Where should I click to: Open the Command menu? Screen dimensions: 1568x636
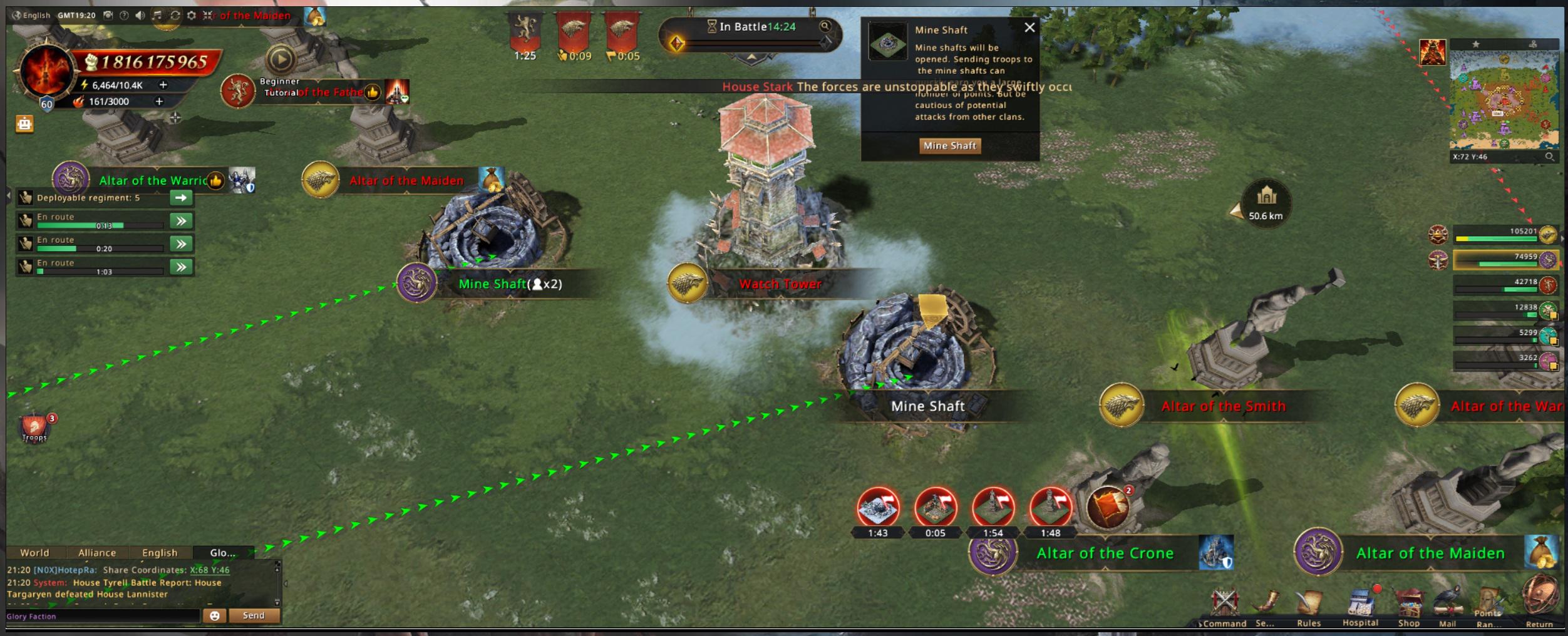click(x=1224, y=606)
